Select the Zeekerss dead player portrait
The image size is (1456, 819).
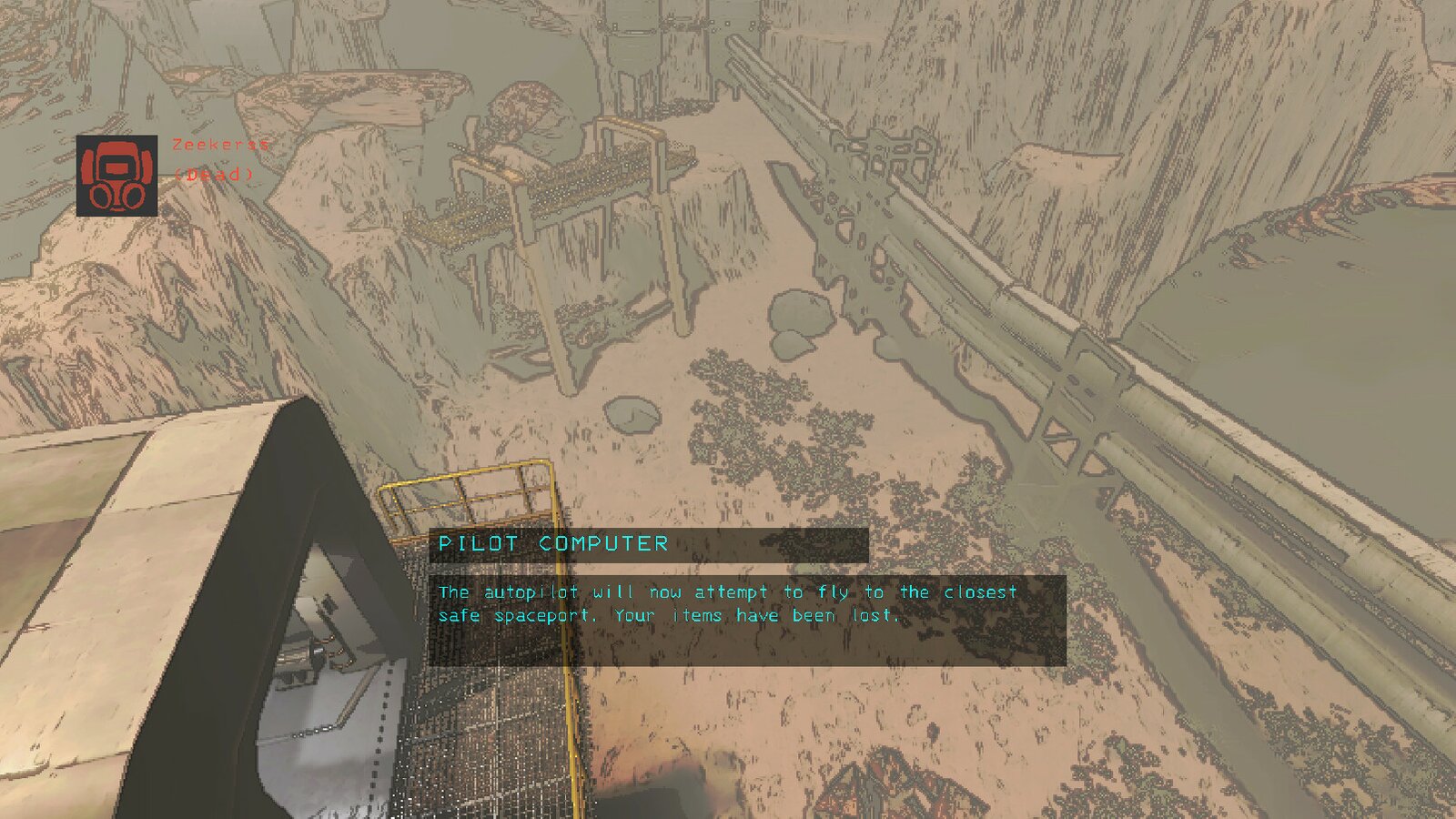coord(116,176)
